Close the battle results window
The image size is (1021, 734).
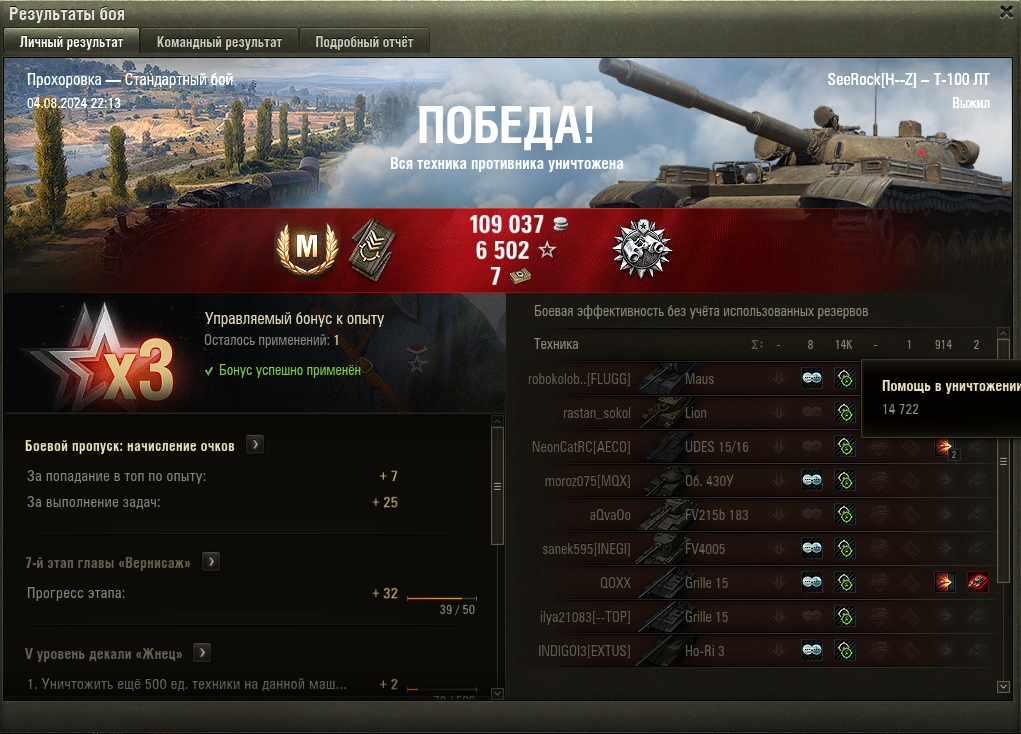[x=1006, y=11]
